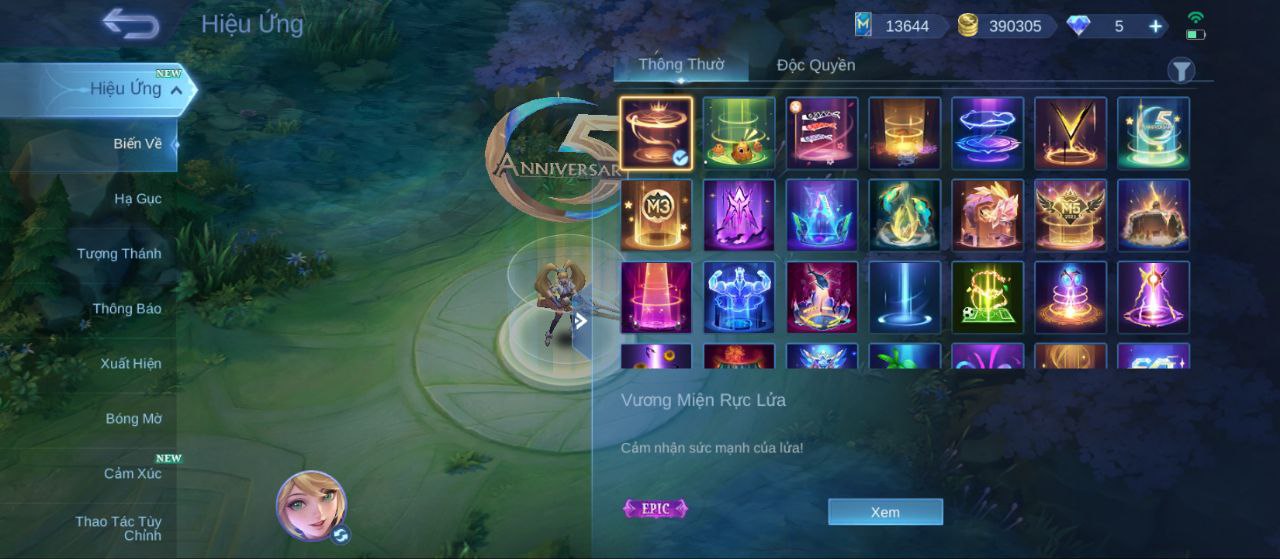Switch to the Thông Thường tab

coord(680,65)
